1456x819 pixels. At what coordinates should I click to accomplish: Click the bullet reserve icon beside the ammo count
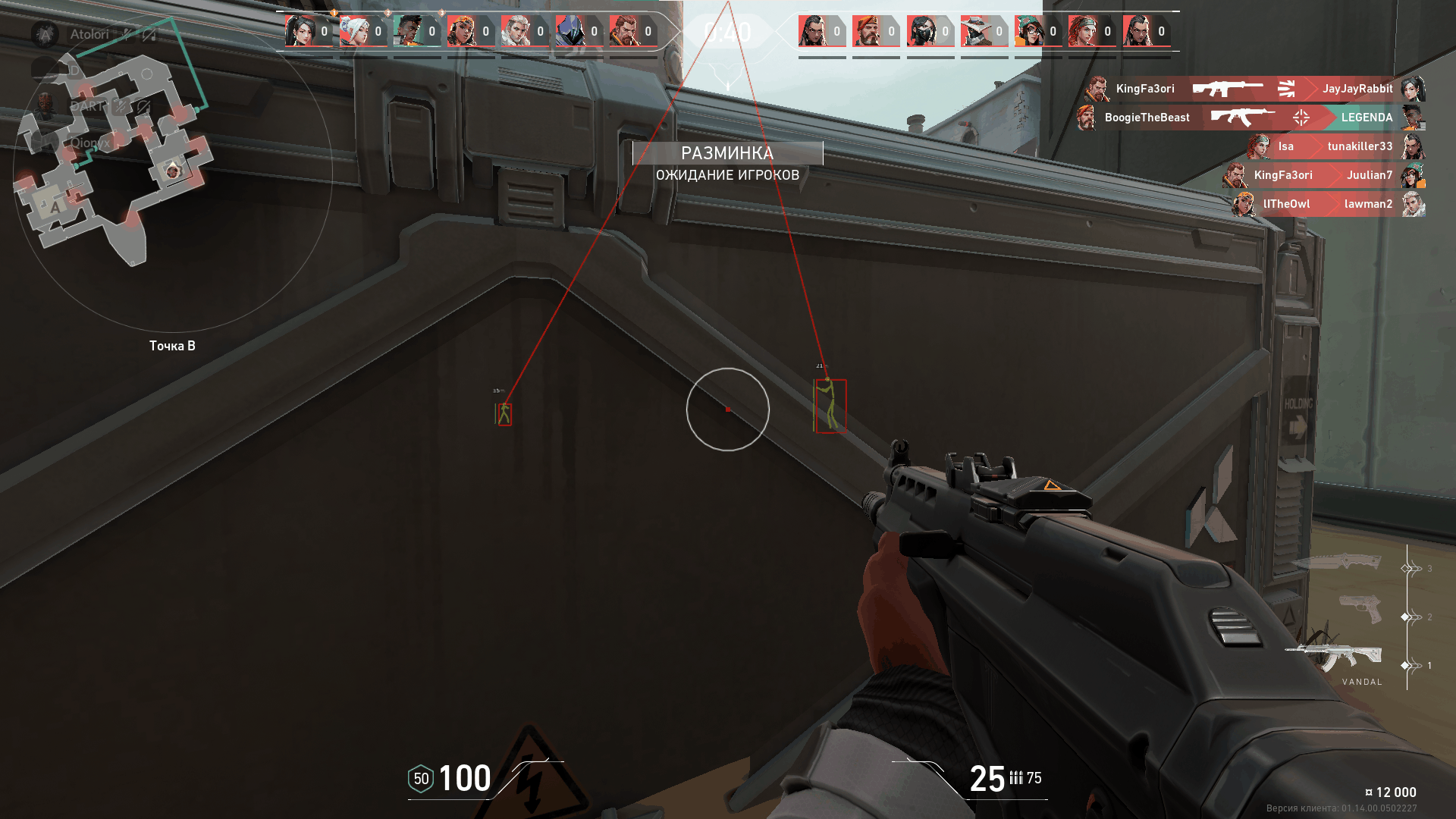coord(1016,777)
